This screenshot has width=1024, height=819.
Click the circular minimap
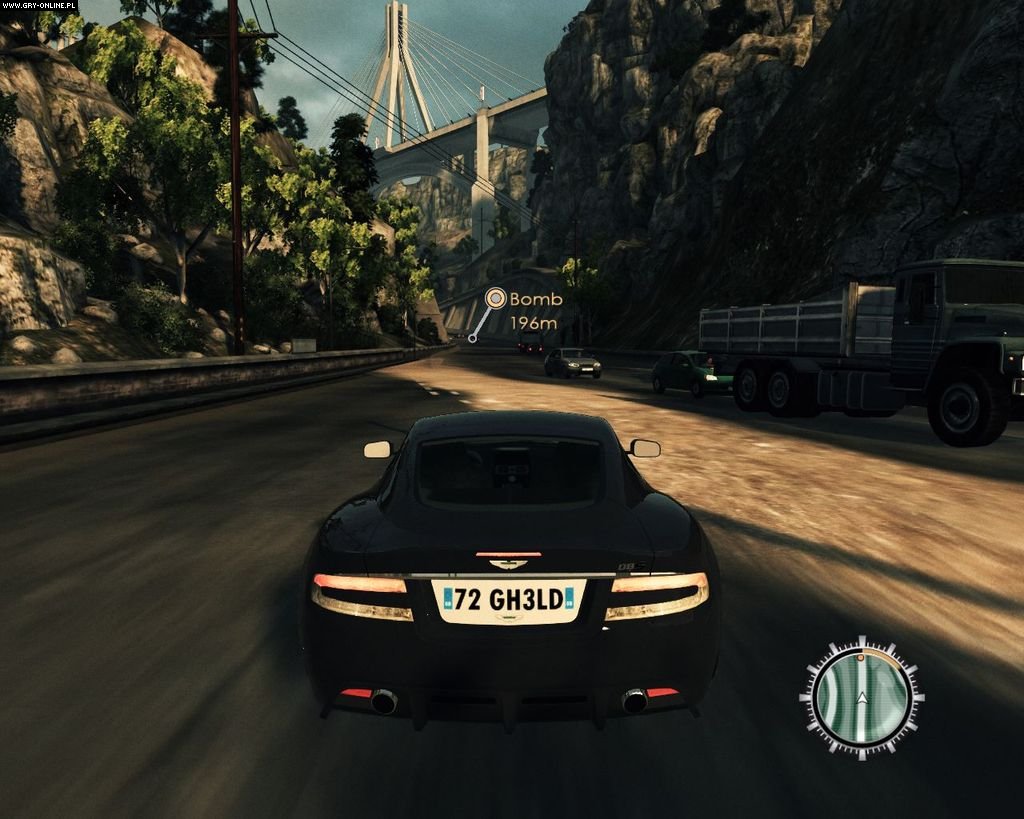pos(861,695)
